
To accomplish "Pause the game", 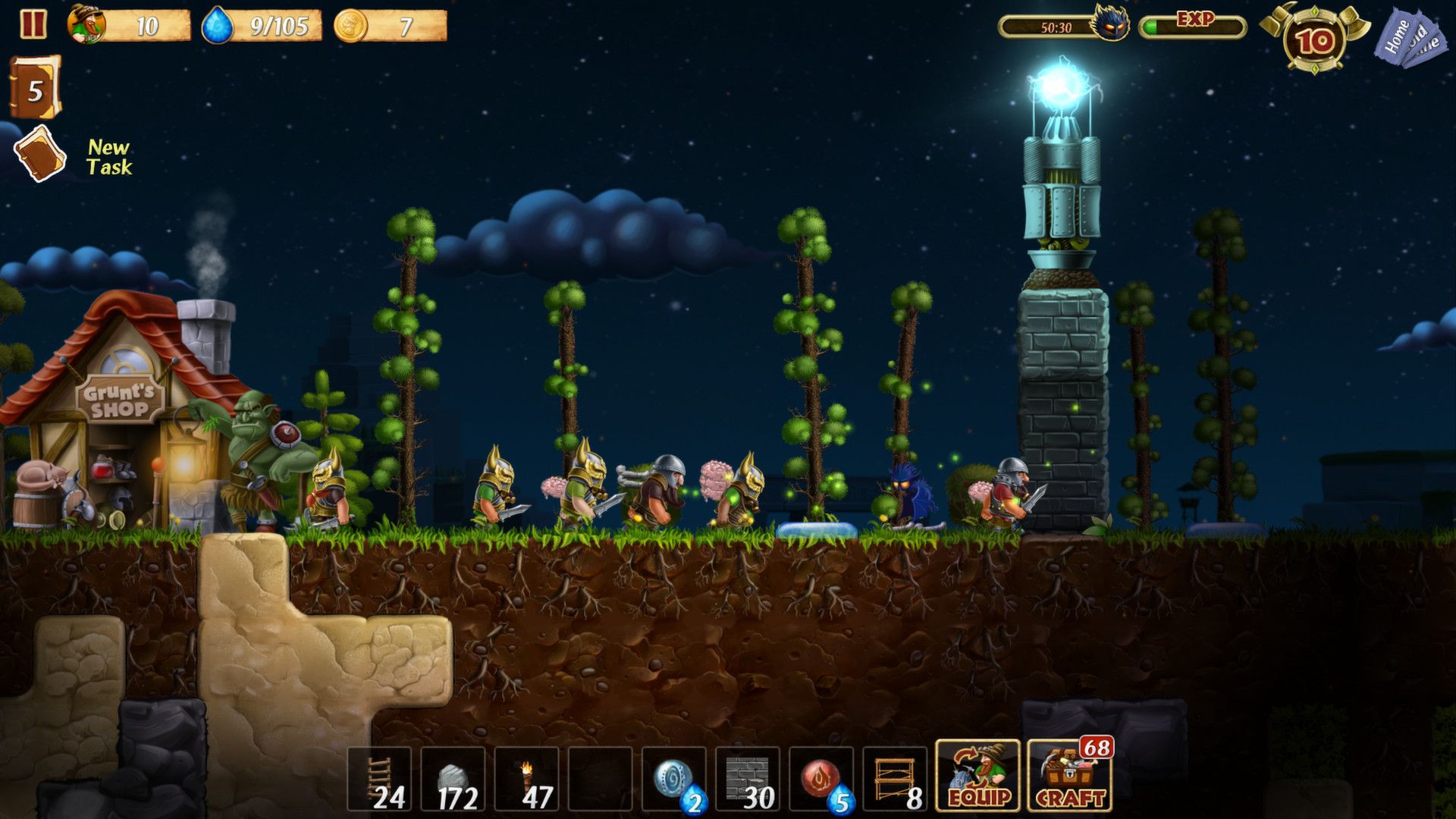I will click(33, 24).
